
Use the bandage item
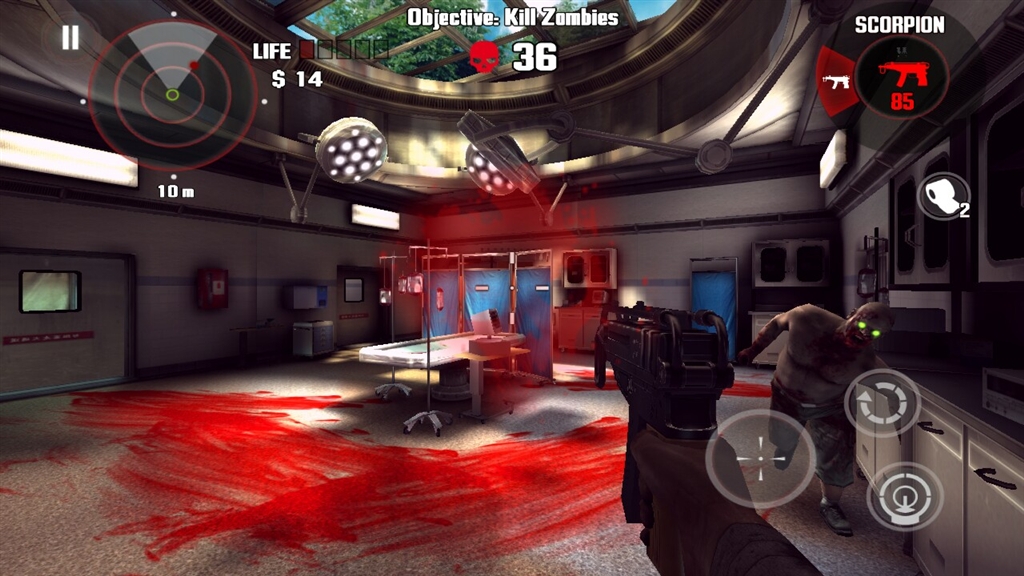[942, 196]
